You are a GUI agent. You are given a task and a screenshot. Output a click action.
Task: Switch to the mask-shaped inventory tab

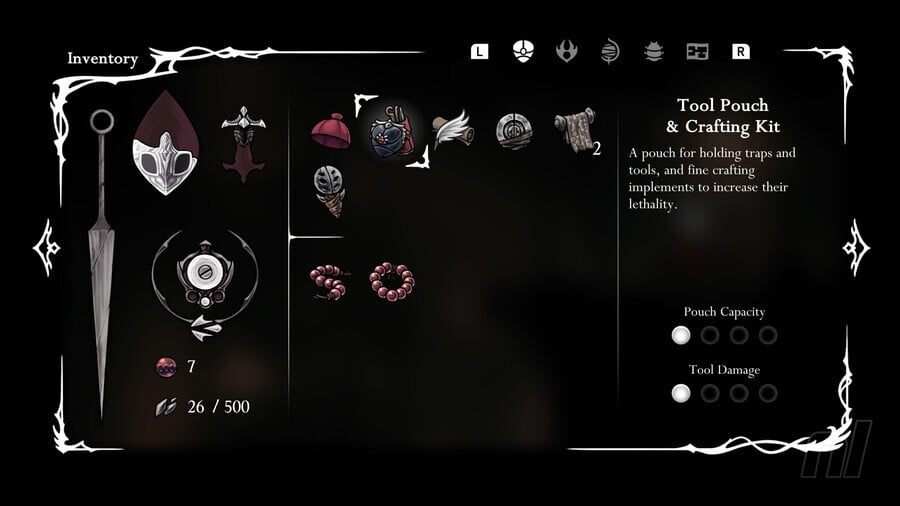pyautogui.click(x=522, y=51)
